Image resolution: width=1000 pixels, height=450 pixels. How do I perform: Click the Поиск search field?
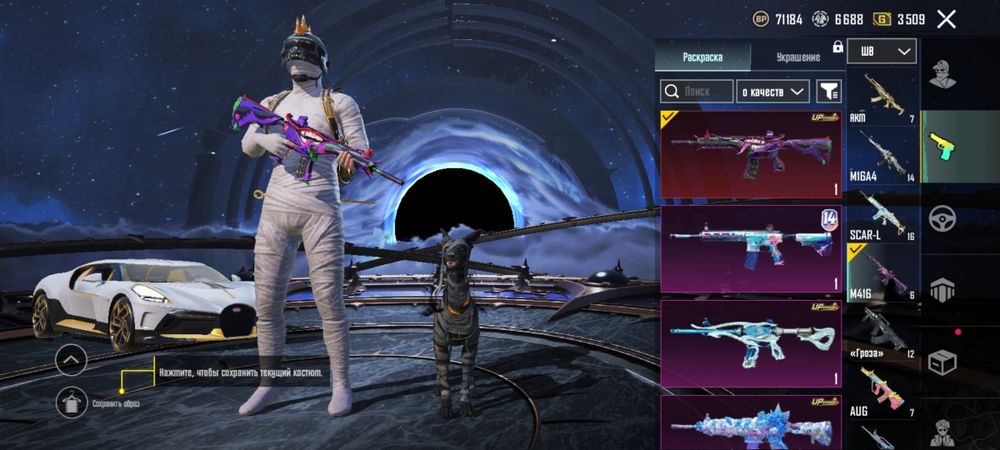coord(696,91)
